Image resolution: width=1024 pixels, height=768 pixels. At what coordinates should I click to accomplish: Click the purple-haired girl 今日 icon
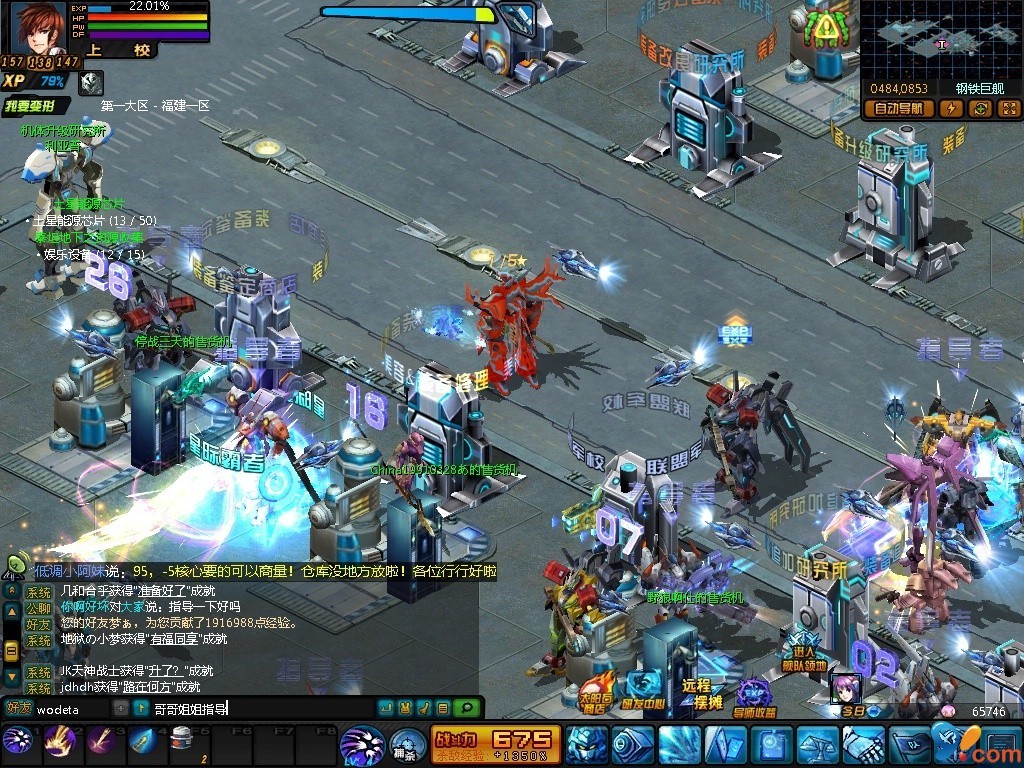[845, 690]
